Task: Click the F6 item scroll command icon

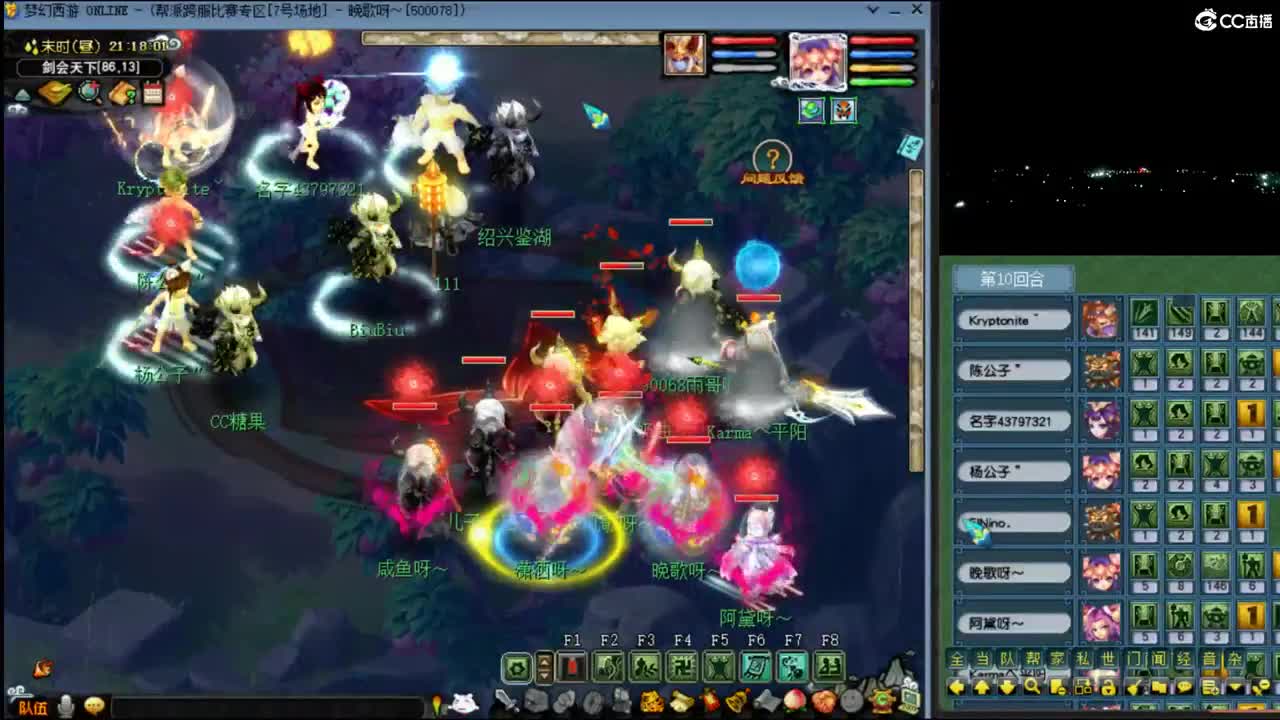Action: (756, 665)
